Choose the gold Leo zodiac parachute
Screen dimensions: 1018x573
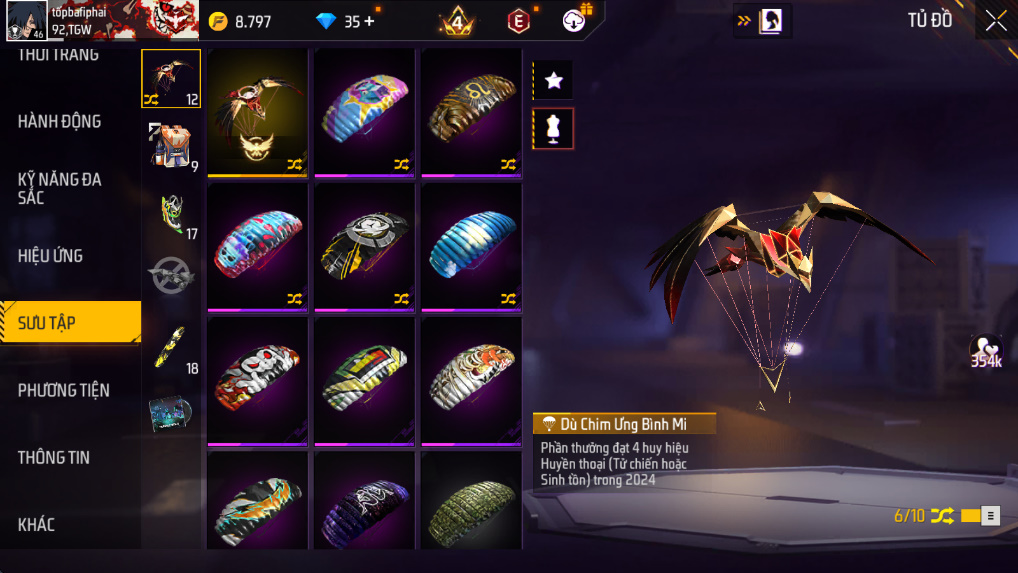471,112
